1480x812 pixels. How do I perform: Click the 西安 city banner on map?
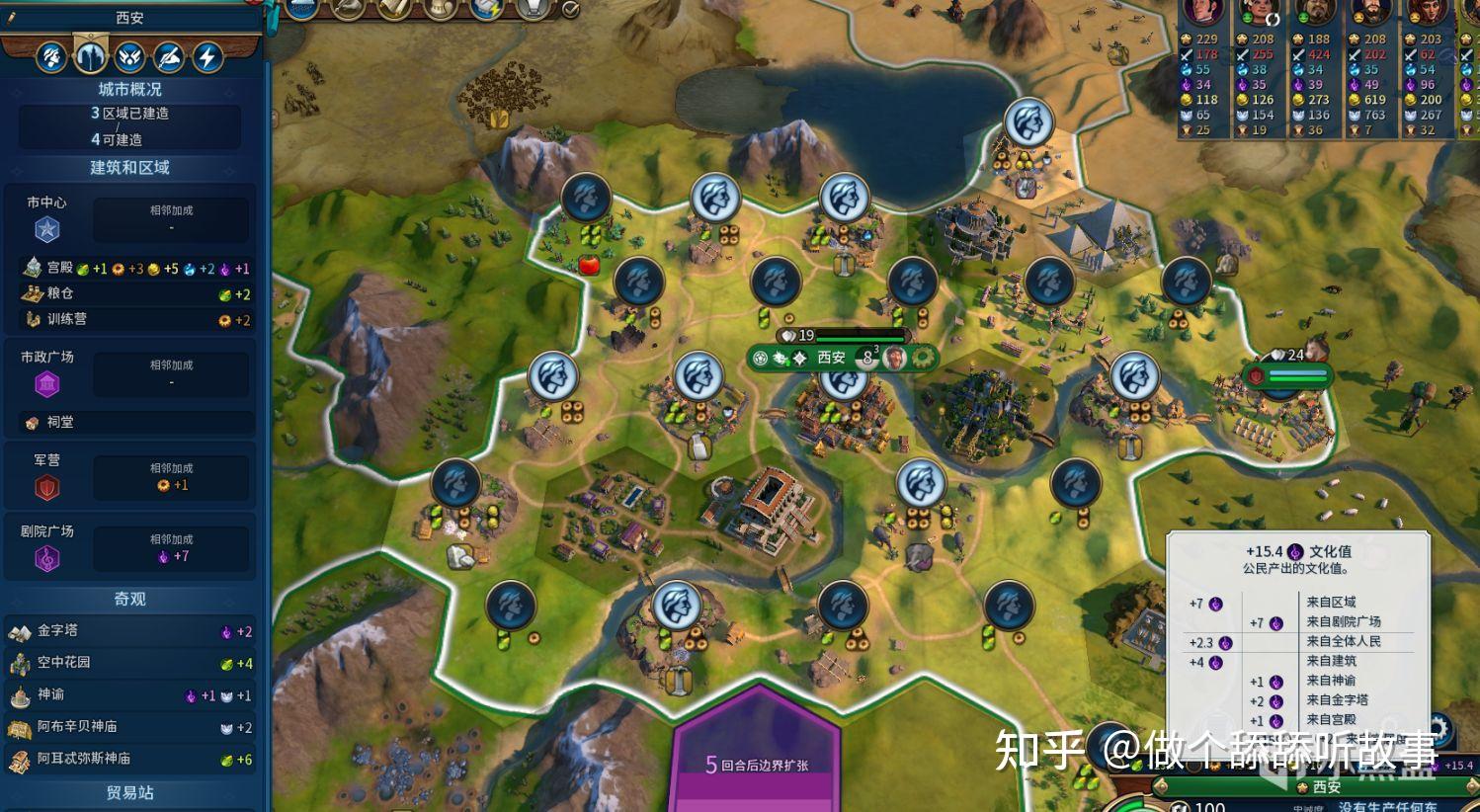[x=831, y=358]
